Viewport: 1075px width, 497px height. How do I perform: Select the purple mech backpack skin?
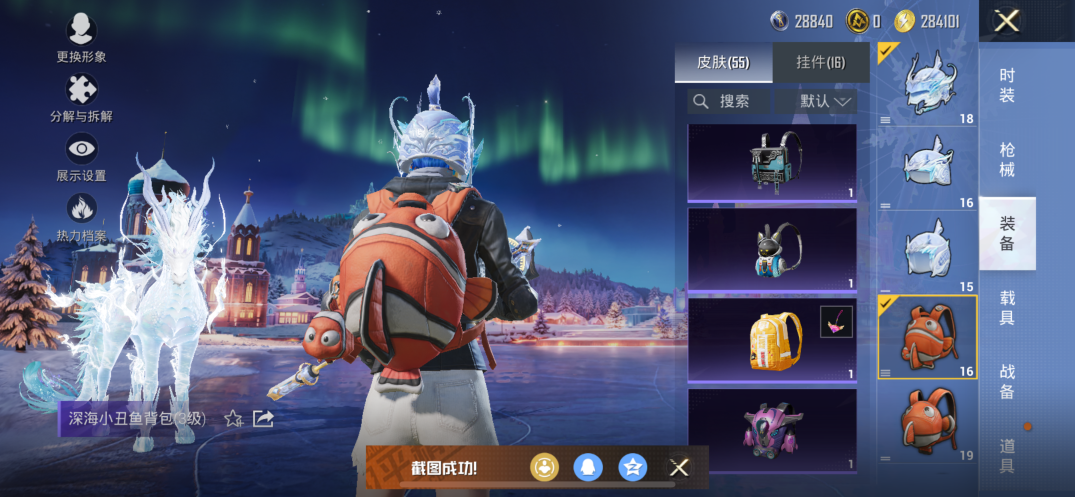tap(772, 431)
